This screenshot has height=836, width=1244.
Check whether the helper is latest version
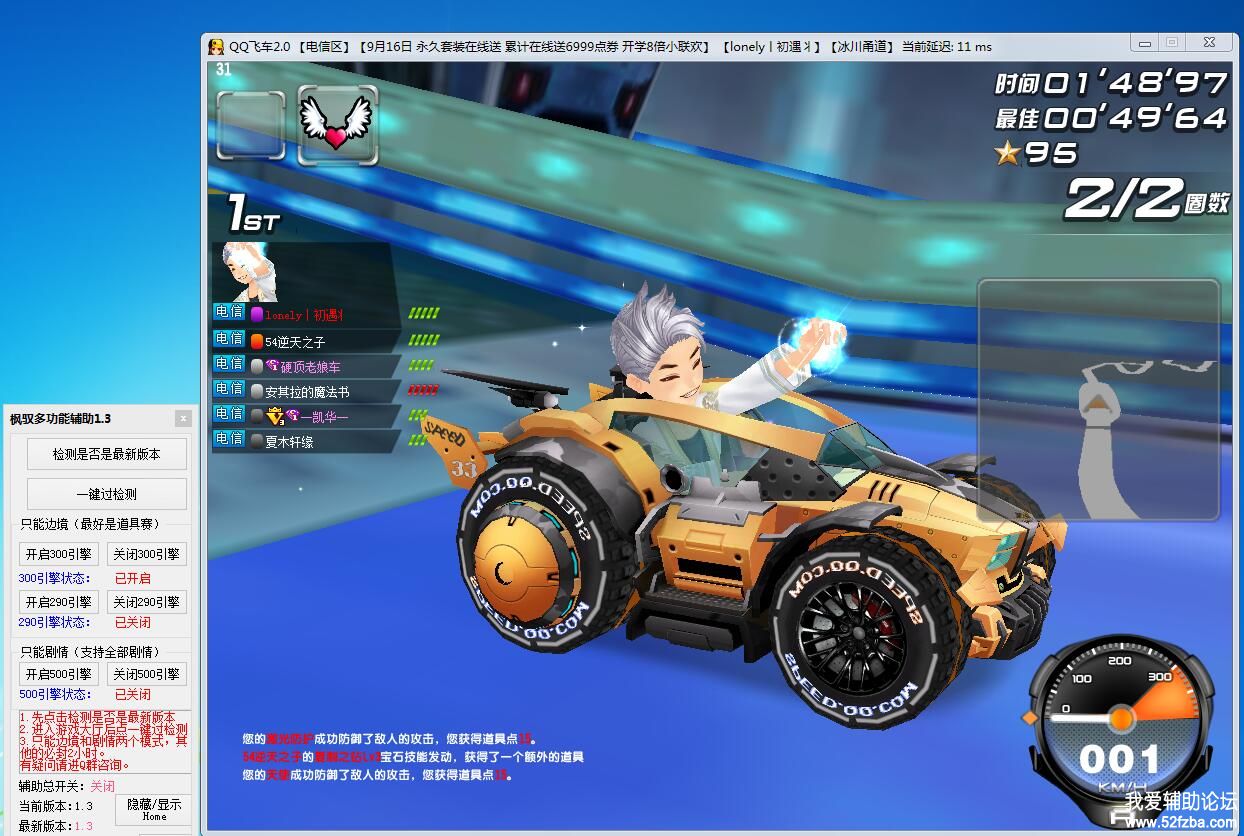point(106,454)
